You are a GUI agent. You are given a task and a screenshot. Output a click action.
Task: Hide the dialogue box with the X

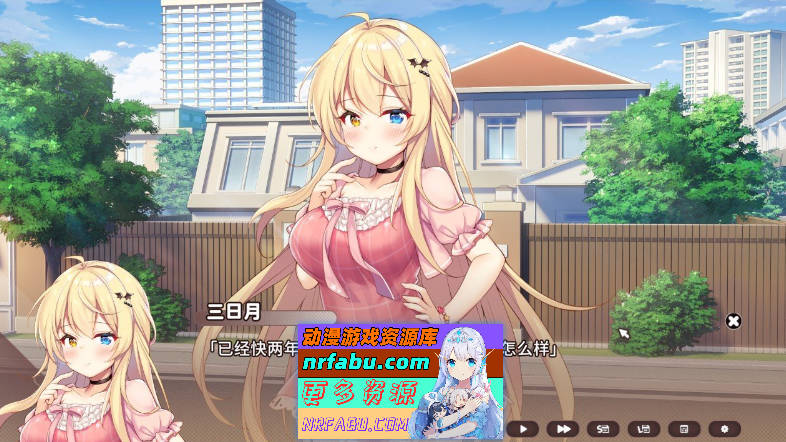pyautogui.click(x=733, y=321)
